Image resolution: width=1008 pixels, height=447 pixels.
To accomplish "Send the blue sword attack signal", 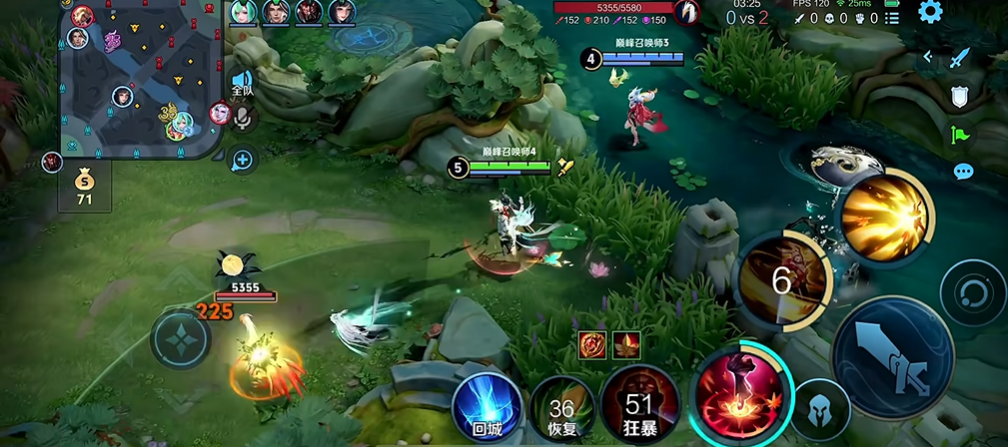I will 961,59.
